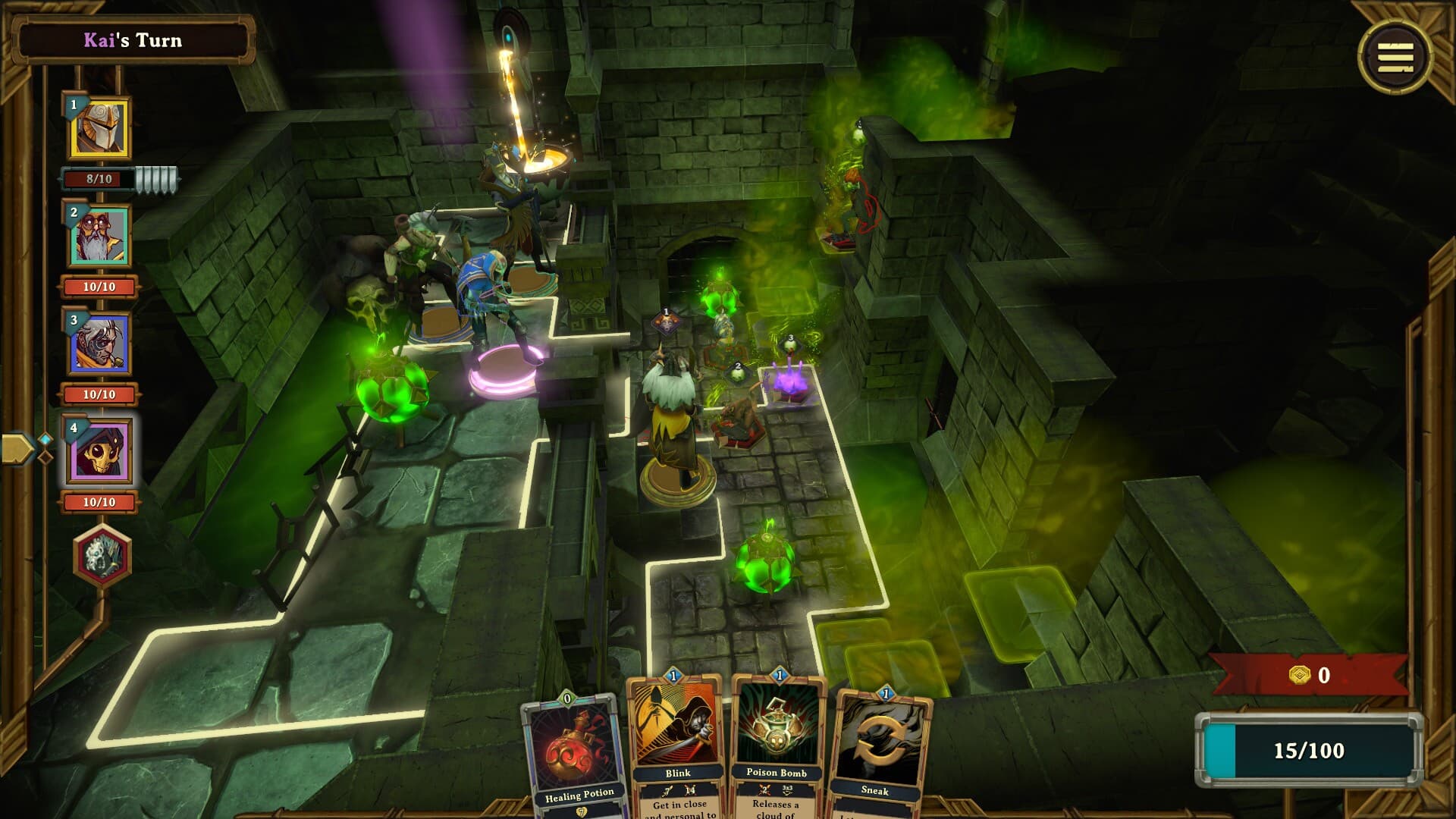Click the damage value icon on the Blink card

(x=689, y=791)
